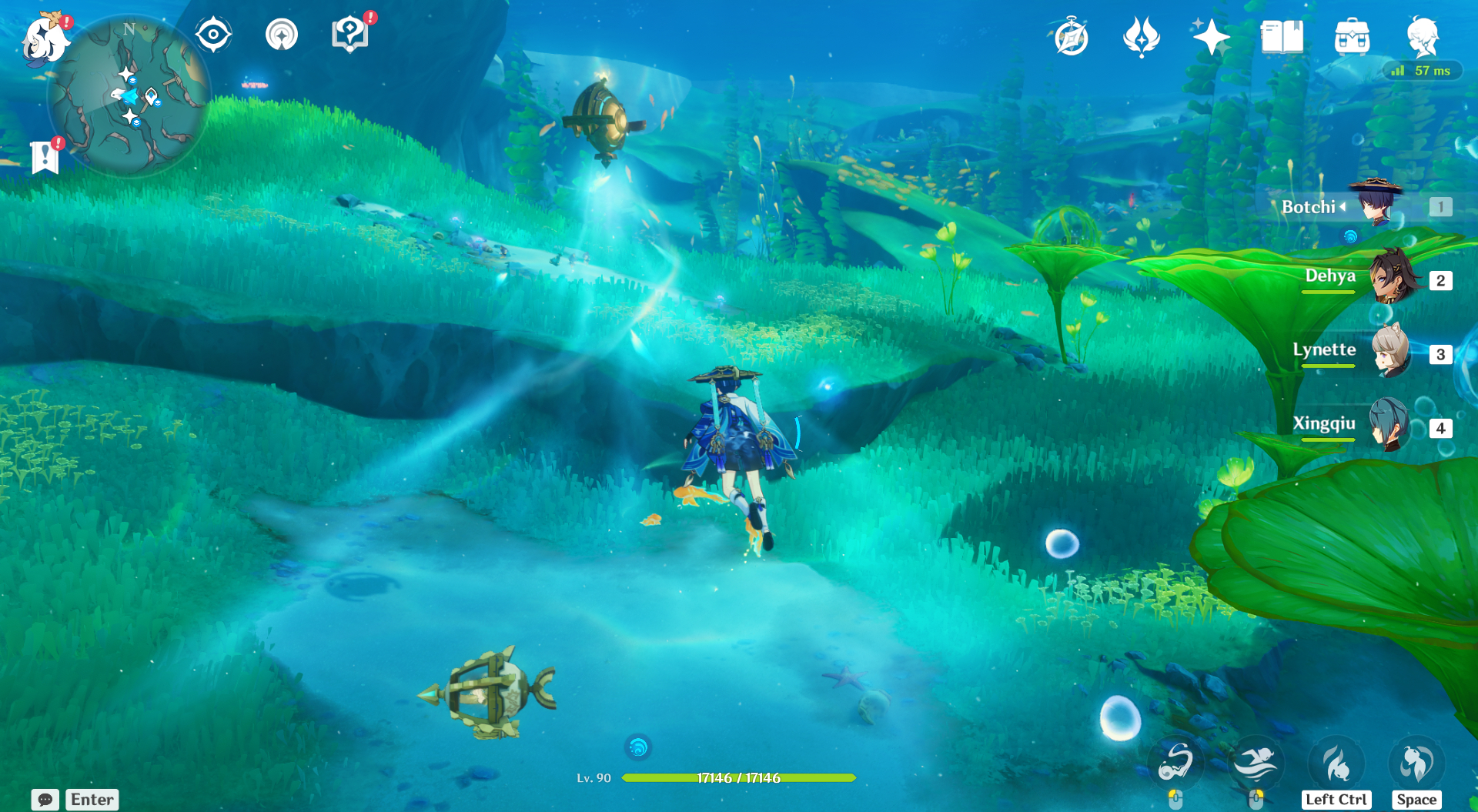Open the signal-wave icon beside elemental sight

pos(282,35)
